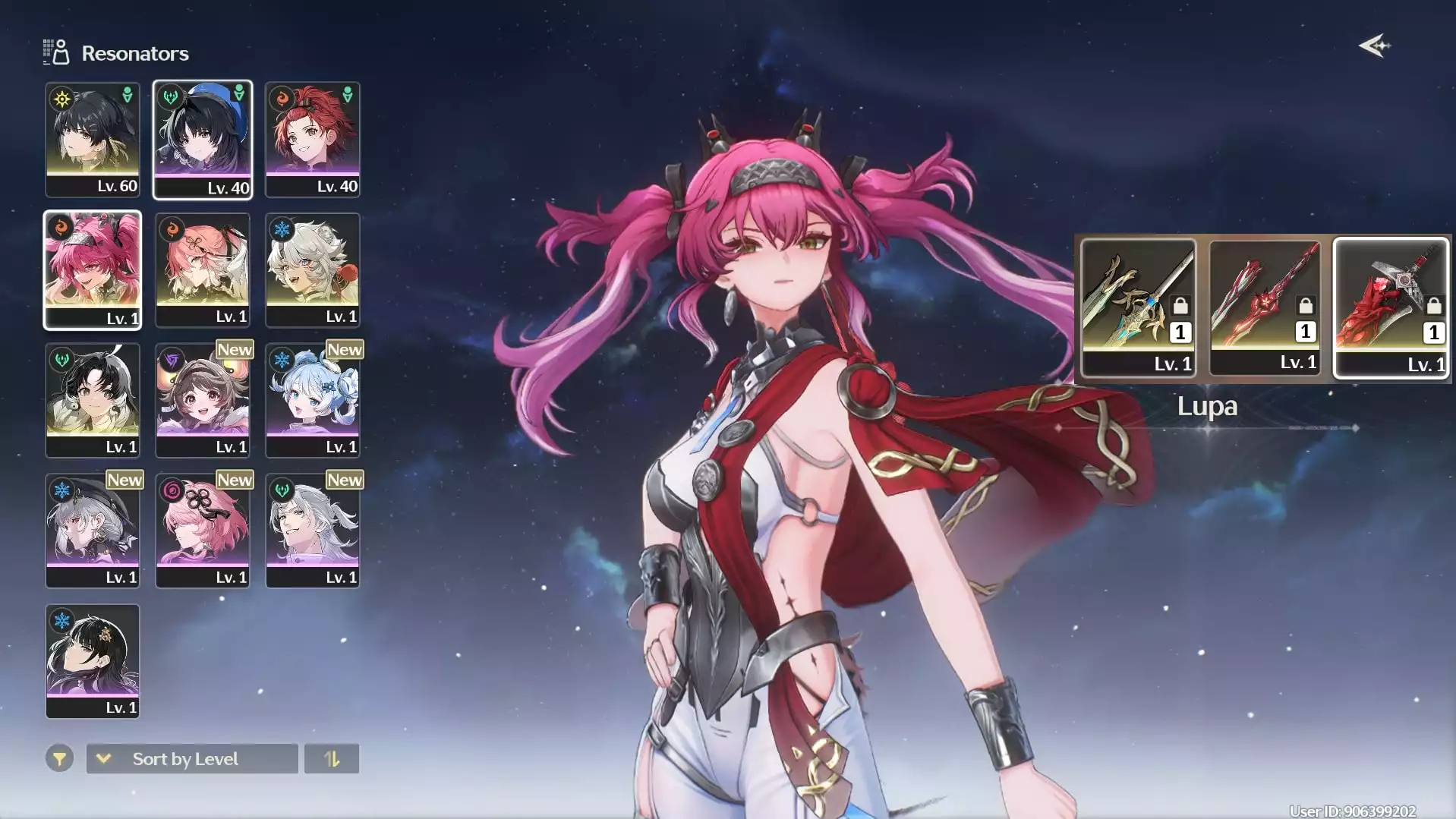Open the resonator filter funnel button
Screen dimensions: 1456x819
click(x=59, y=759)
